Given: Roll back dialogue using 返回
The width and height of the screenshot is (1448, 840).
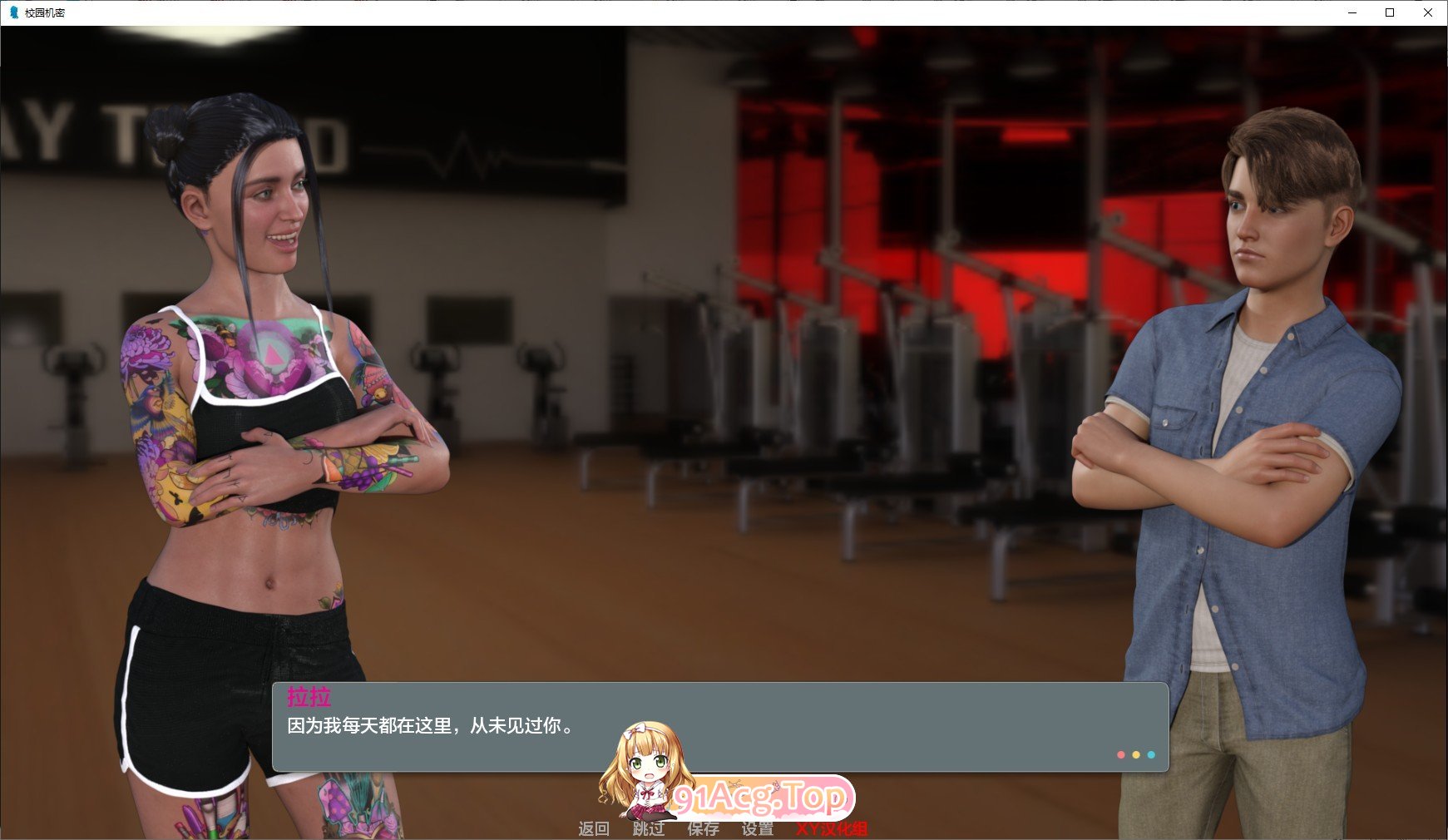Looking at the screenshot, I should (x=596, y=829).
